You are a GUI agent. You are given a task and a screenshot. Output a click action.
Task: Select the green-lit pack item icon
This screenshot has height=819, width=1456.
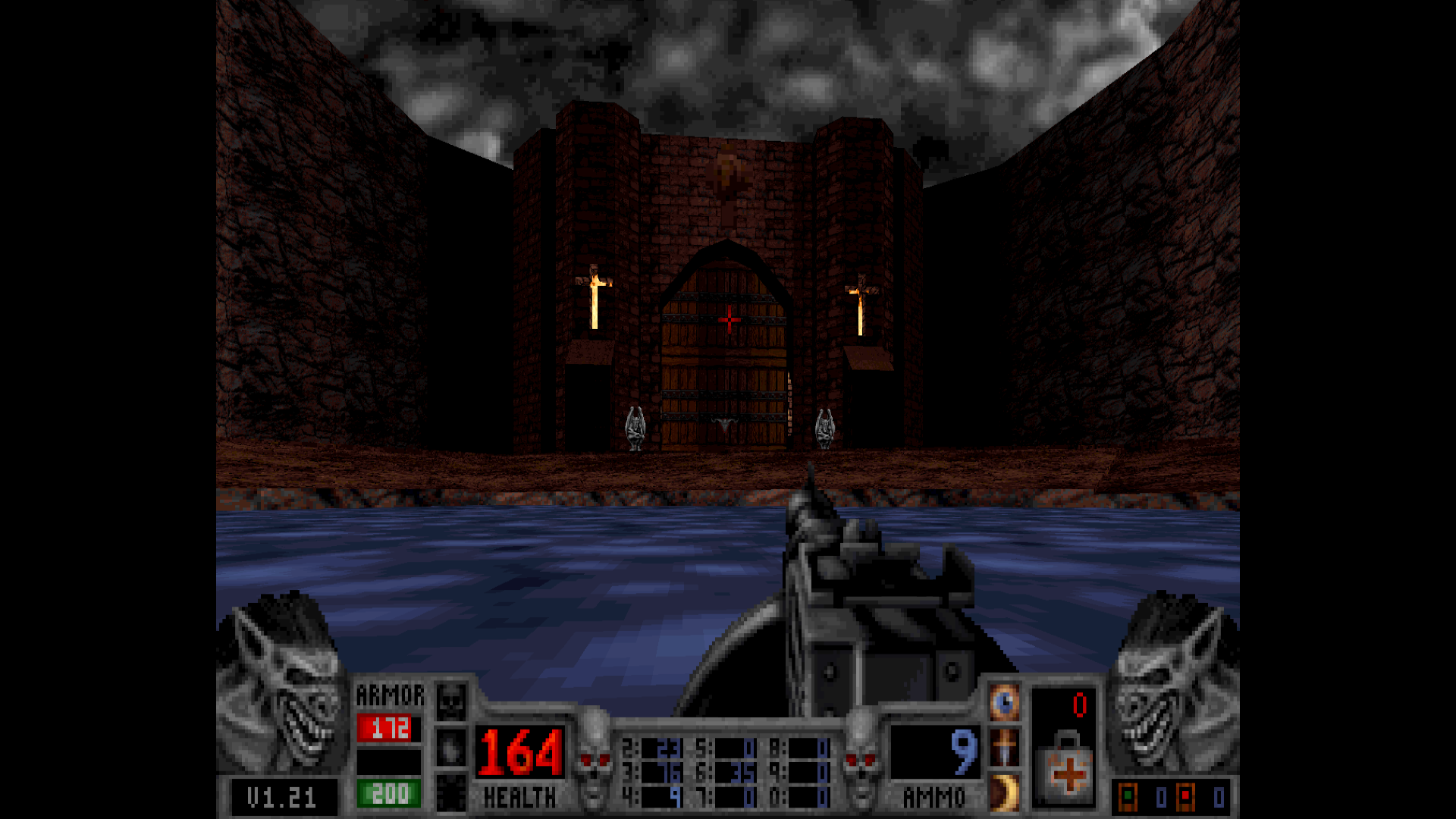coord(1128,797)
